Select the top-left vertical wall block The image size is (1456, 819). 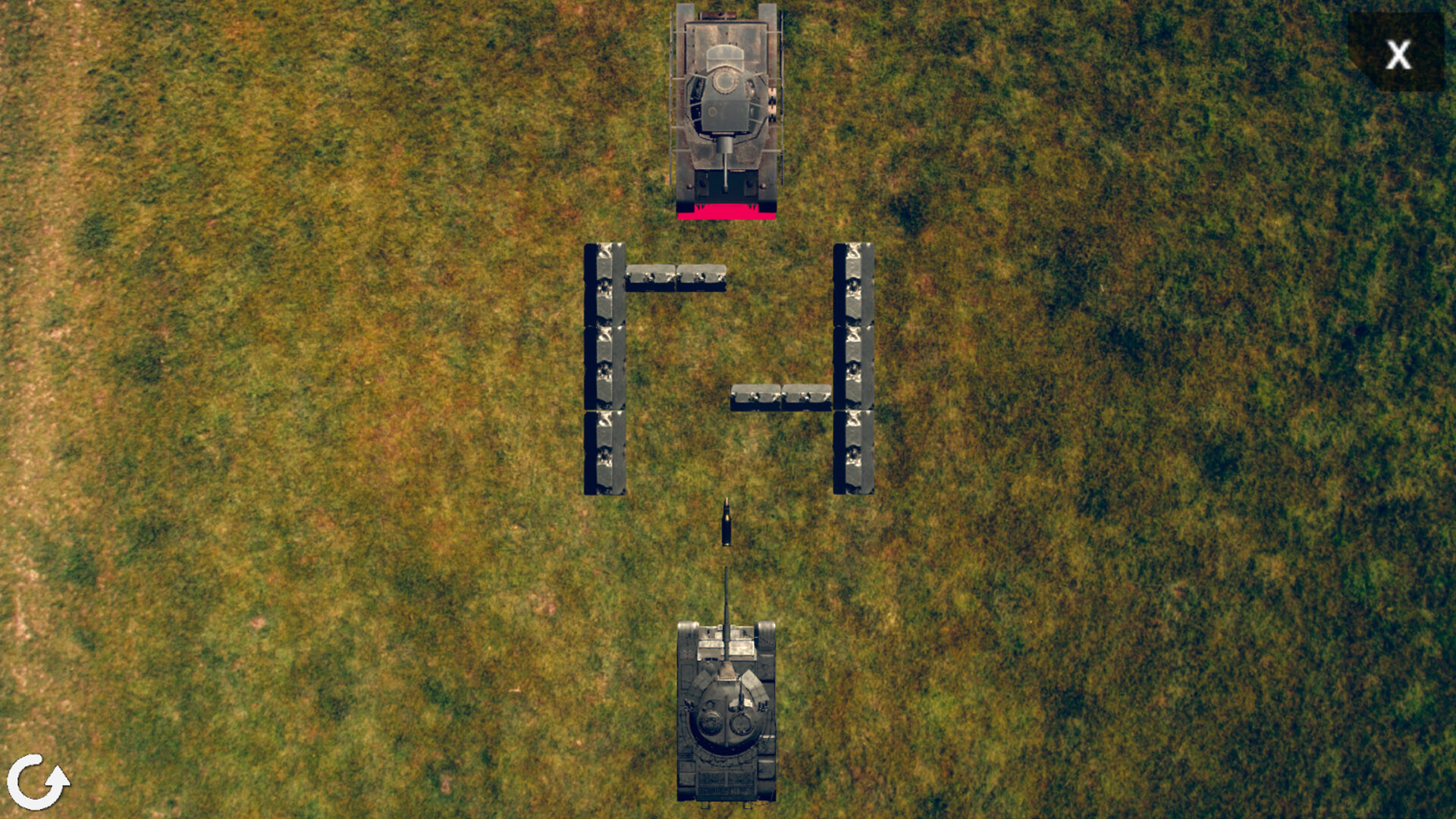click(604, 284)
